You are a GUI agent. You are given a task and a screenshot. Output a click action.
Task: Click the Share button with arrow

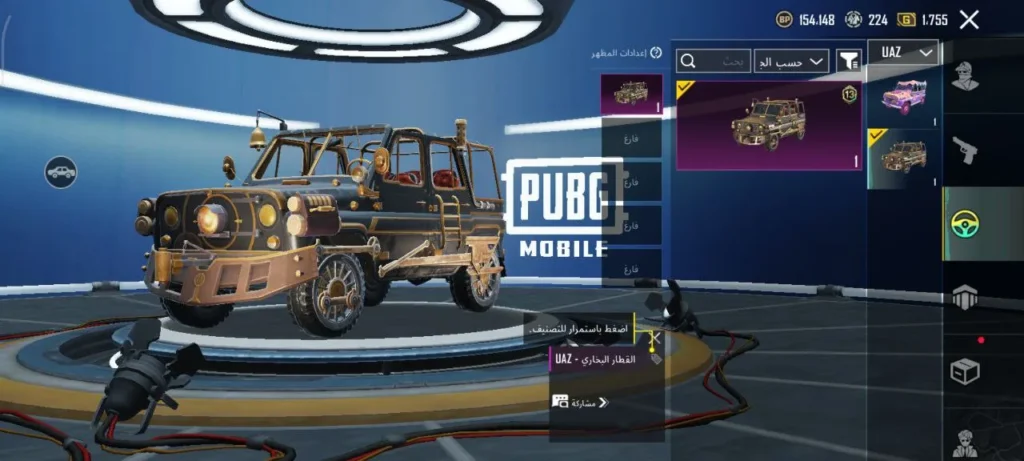(581, 402)
